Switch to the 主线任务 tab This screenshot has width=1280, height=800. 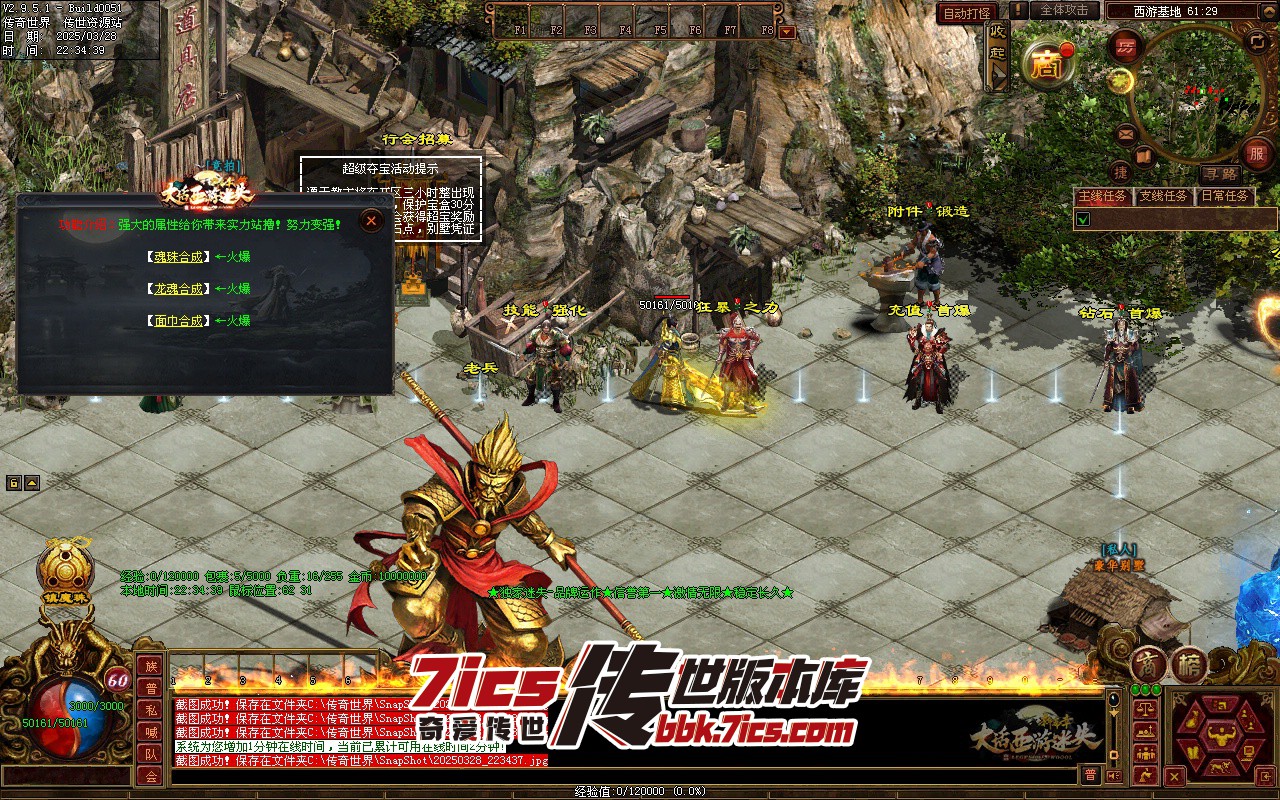click(1103, 196)
